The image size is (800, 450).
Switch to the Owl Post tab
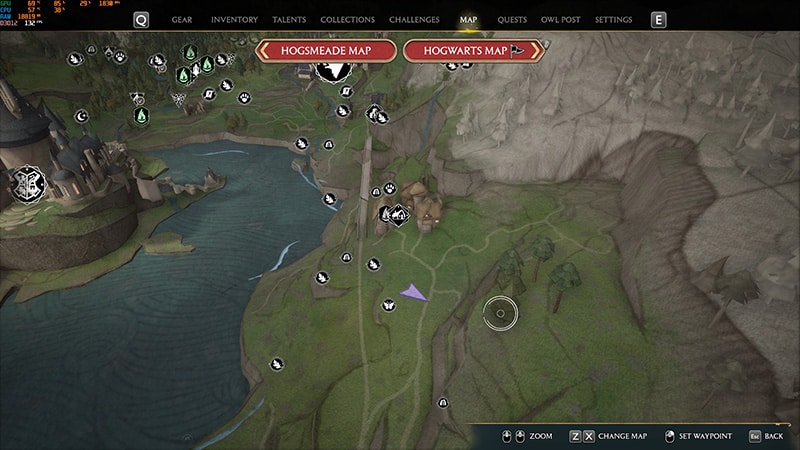pyautogui.click(x=561, y=20)
